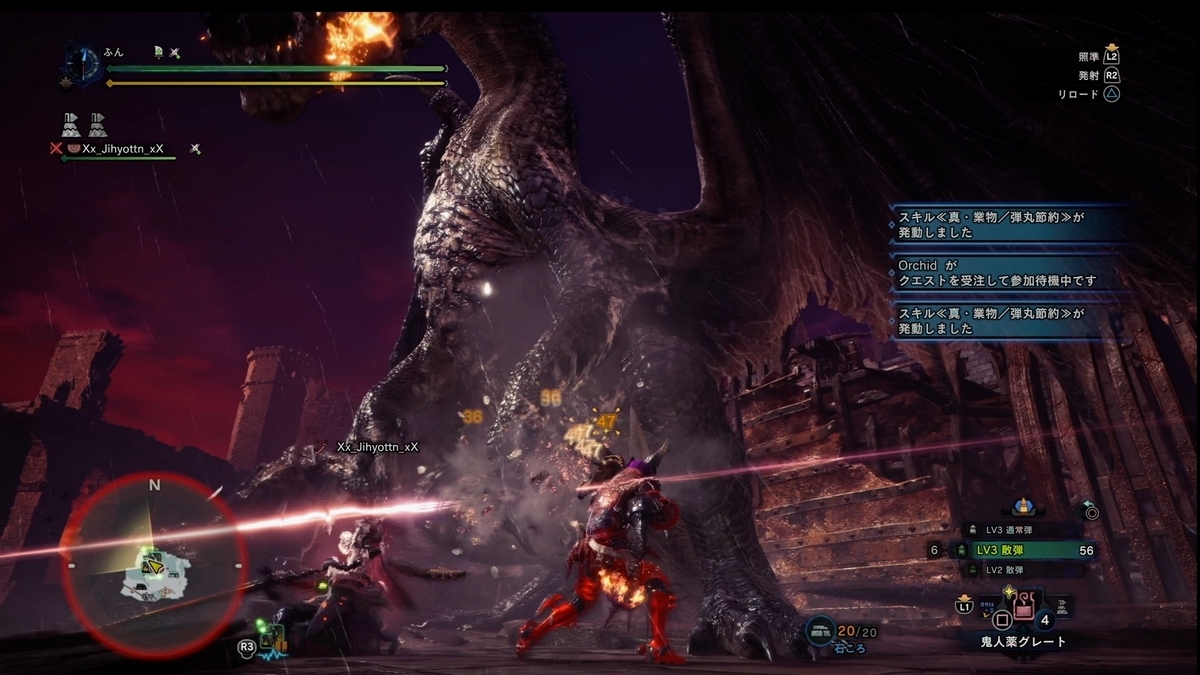Click the ammo type icon above the ammo list
The width and height of the screenshot is (1200, 675).
[x=1021, y=509]
